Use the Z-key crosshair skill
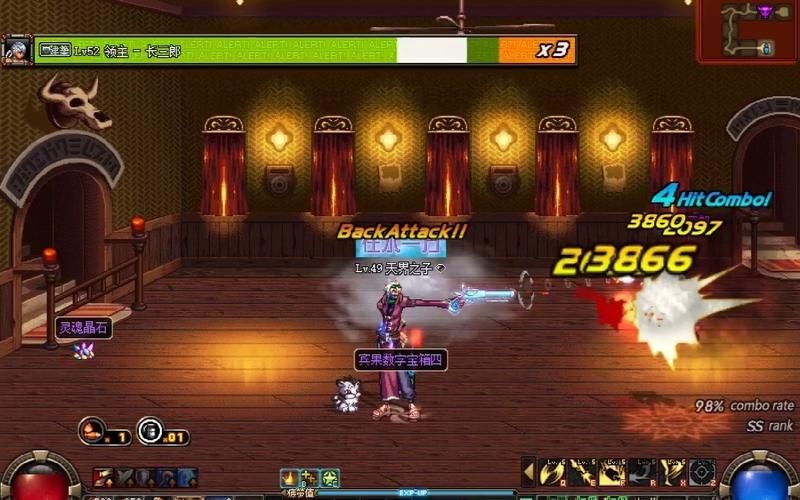The width and height of the screenshot is (800, 500). pos(702,471)
